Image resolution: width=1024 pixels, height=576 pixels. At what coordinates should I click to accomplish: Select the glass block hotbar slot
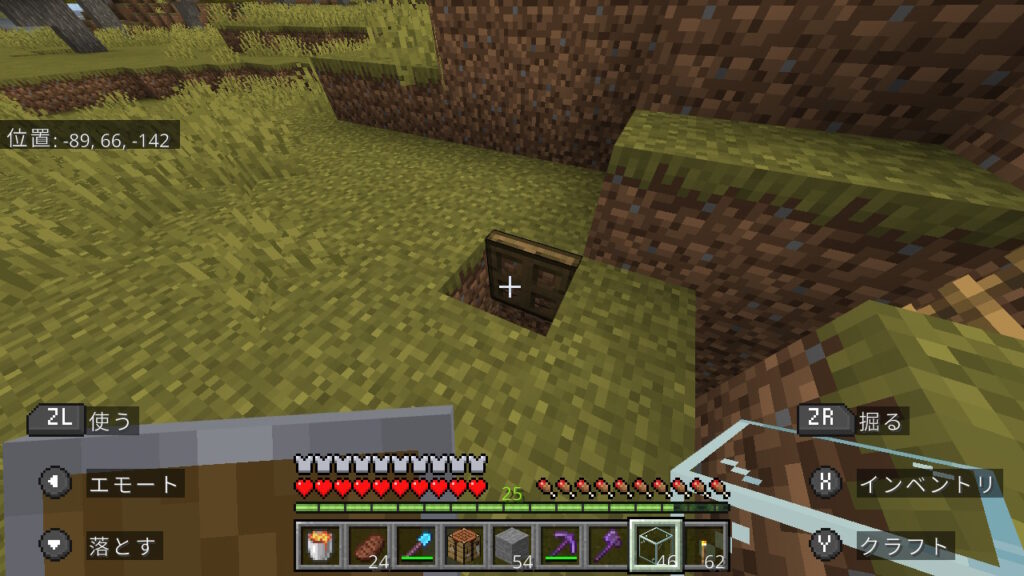click(x=656, y=545)
